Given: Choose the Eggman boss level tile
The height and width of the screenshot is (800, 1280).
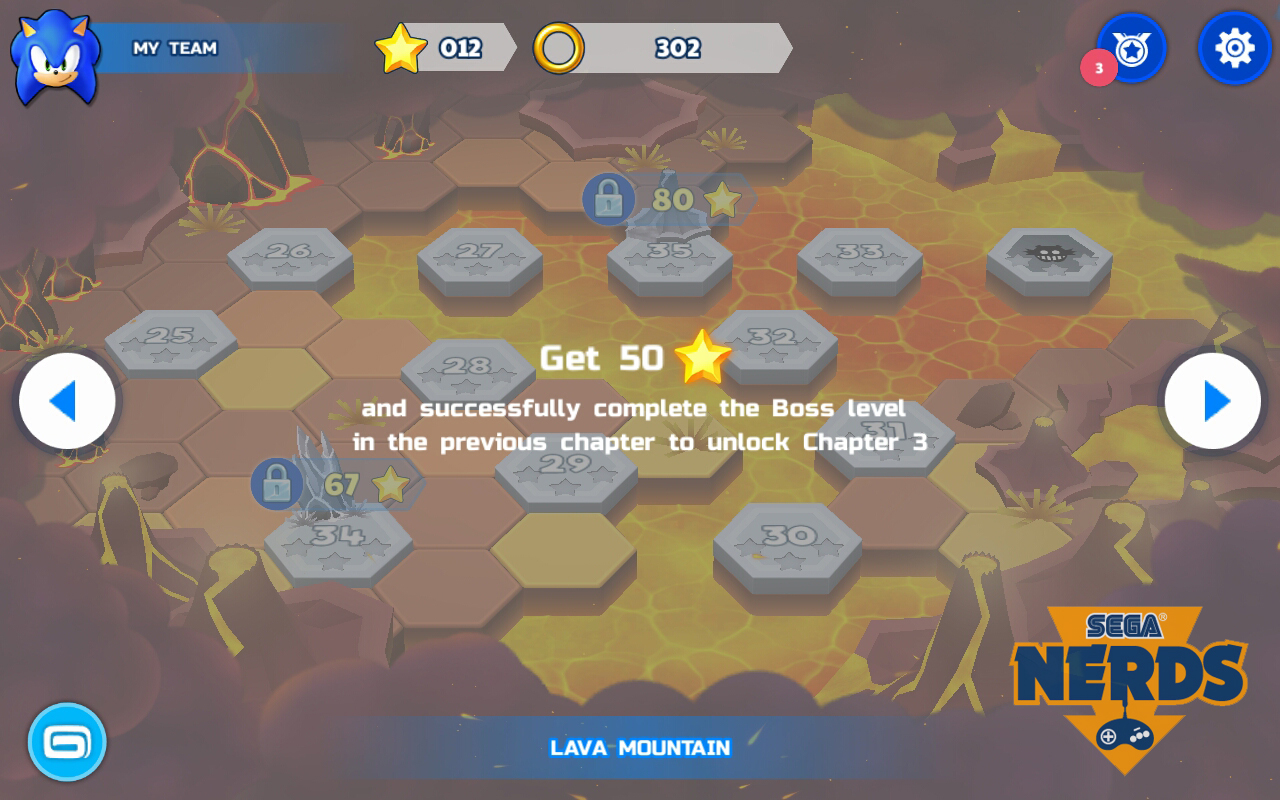Looking at the screenshot, I should (x=1048, y=256).
